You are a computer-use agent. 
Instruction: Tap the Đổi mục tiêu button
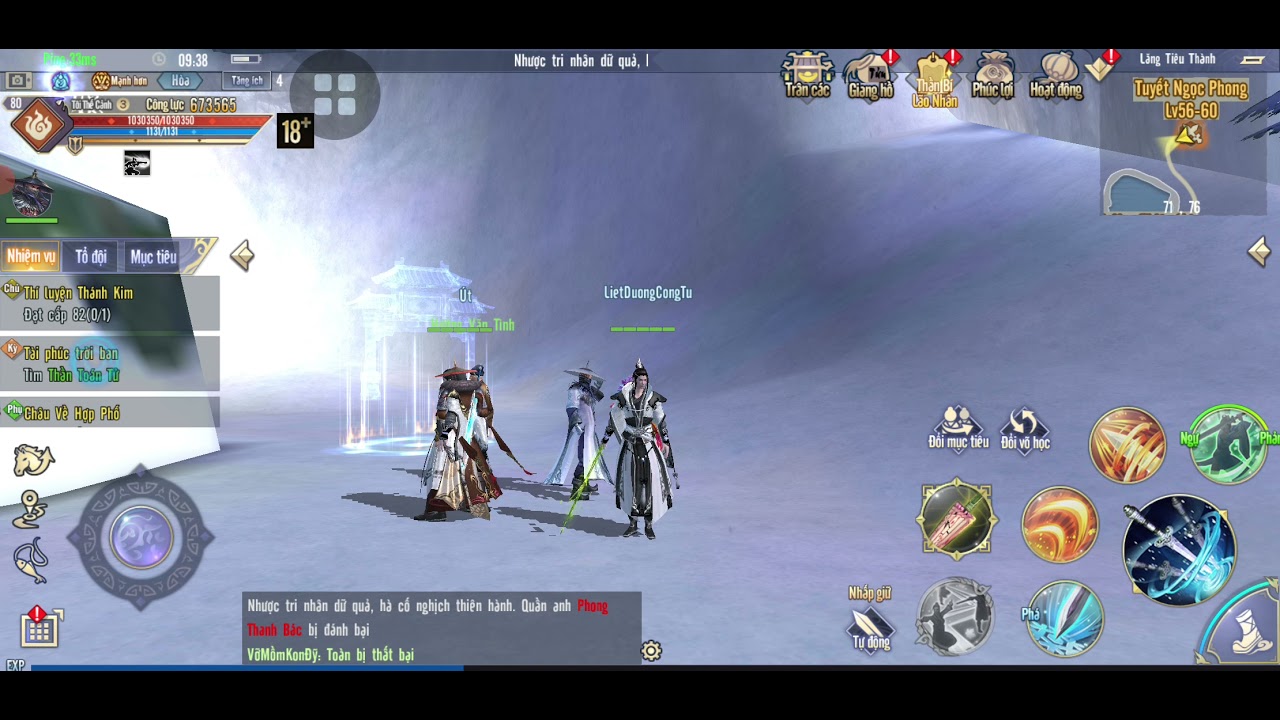point(958,427)
